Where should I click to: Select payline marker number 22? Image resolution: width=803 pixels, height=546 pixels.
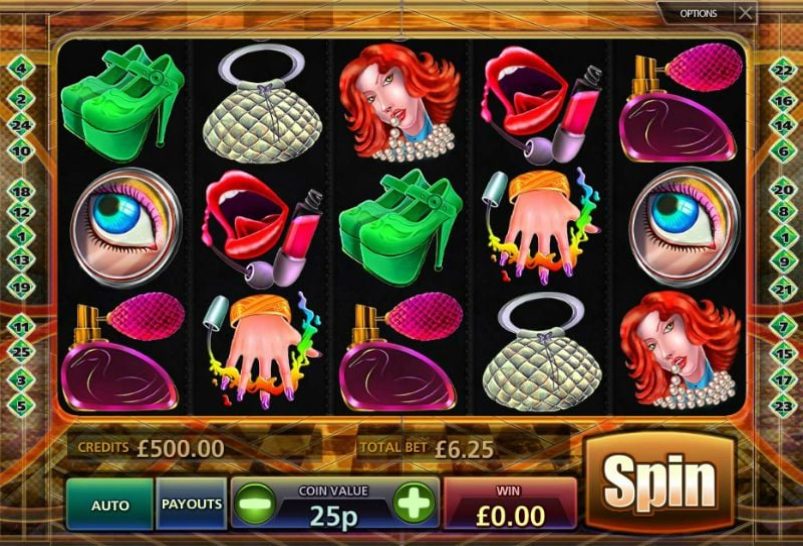783,68
